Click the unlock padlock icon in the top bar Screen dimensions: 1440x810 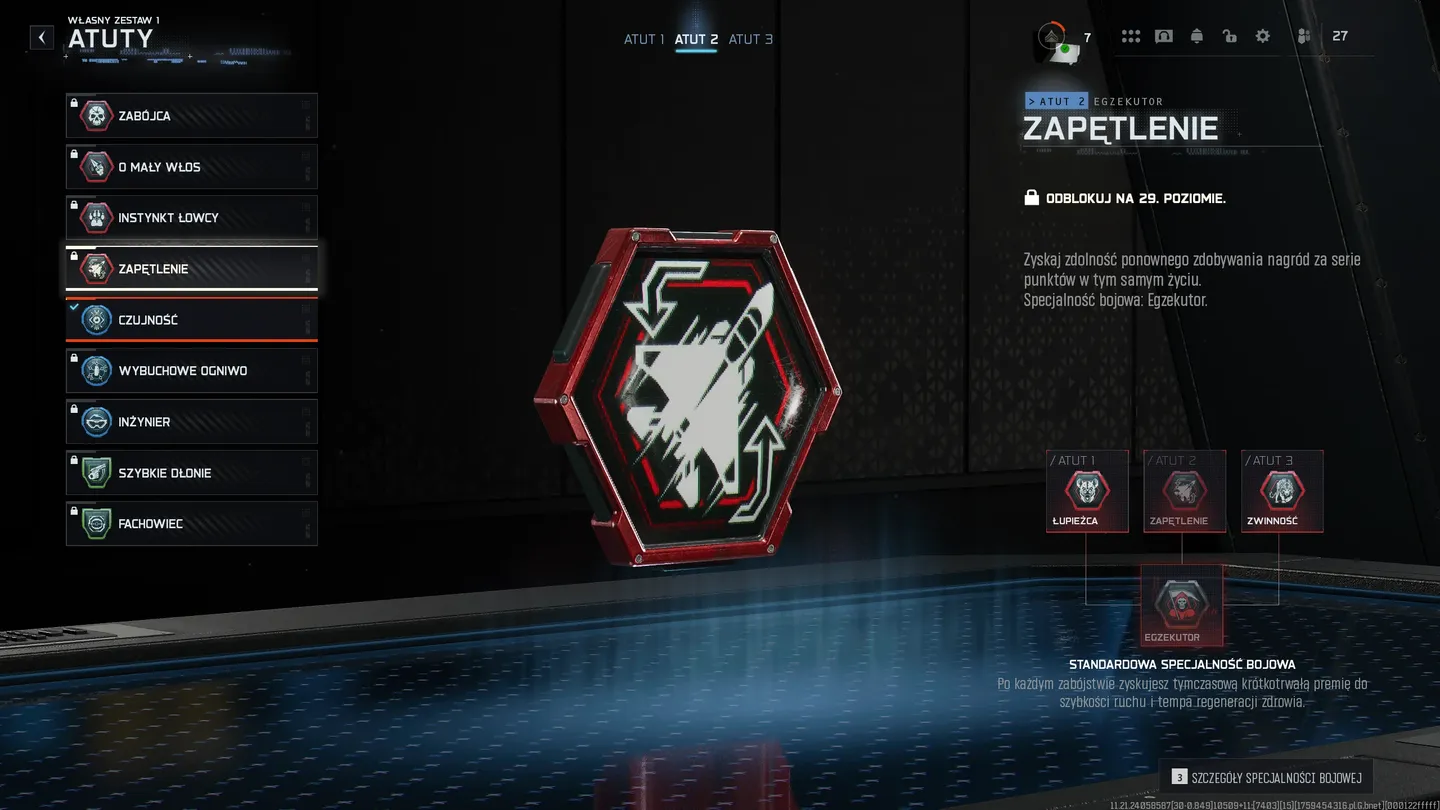click(x=1229, y=35)
